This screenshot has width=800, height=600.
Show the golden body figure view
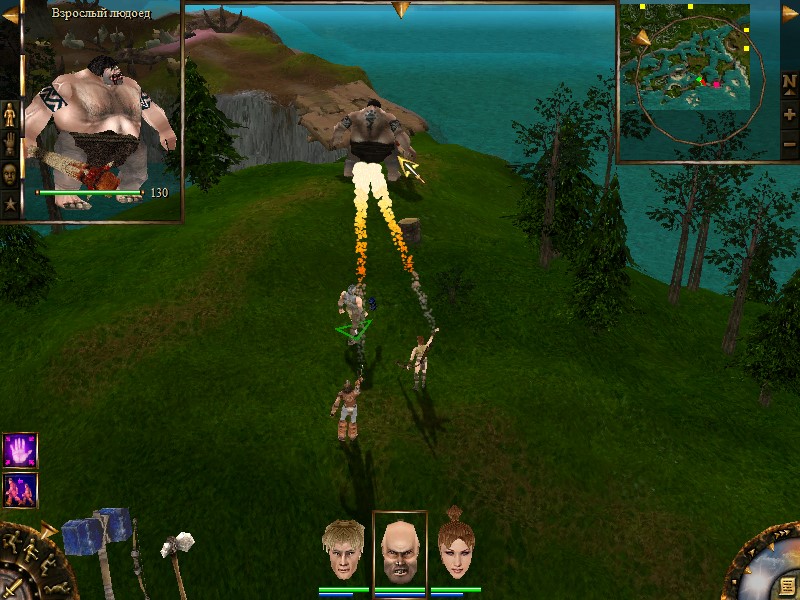coord(10,115)
